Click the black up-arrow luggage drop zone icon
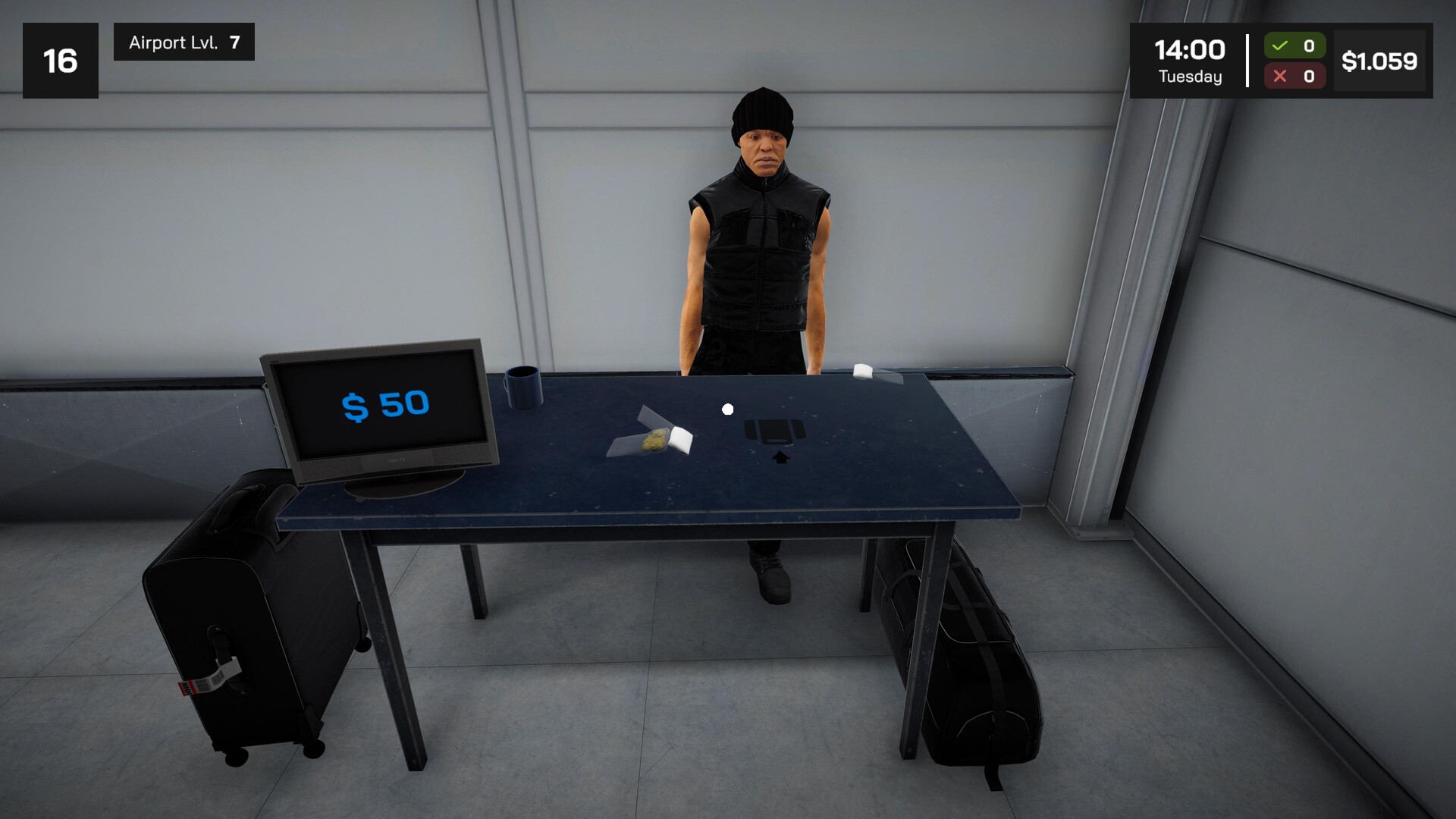 [x=780, y=458]
